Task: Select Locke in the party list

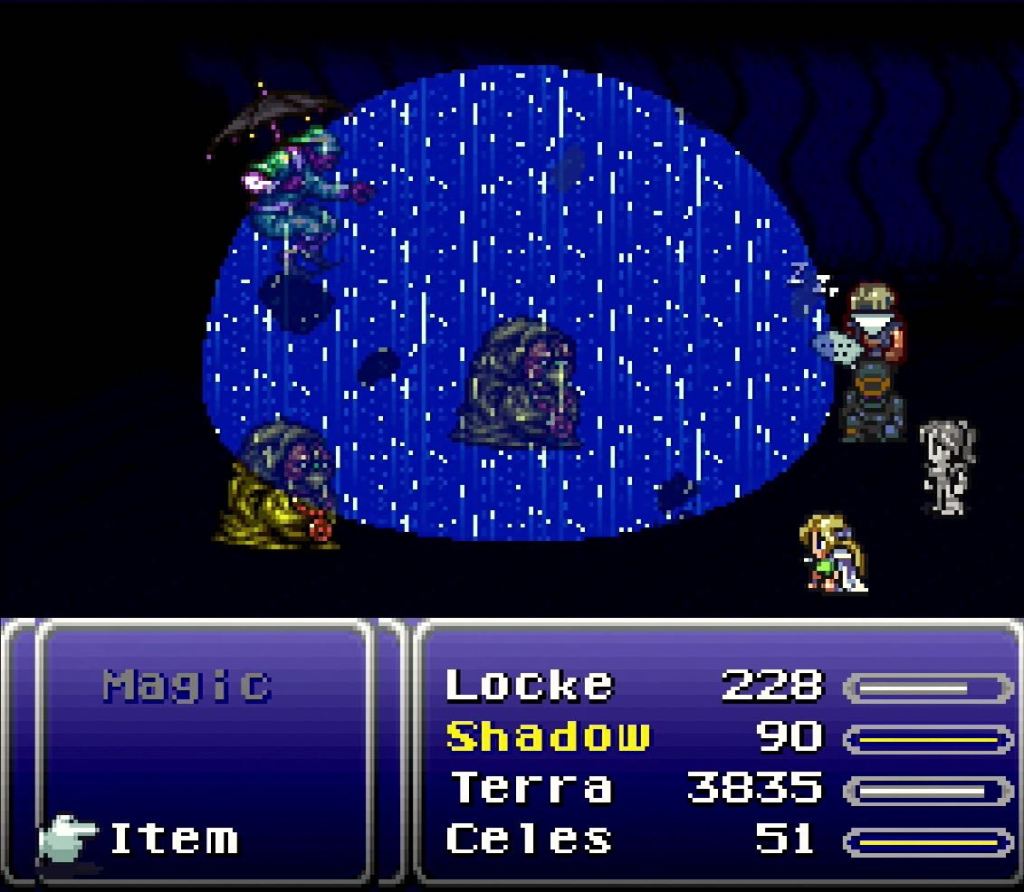Action: tap(529, 686)
